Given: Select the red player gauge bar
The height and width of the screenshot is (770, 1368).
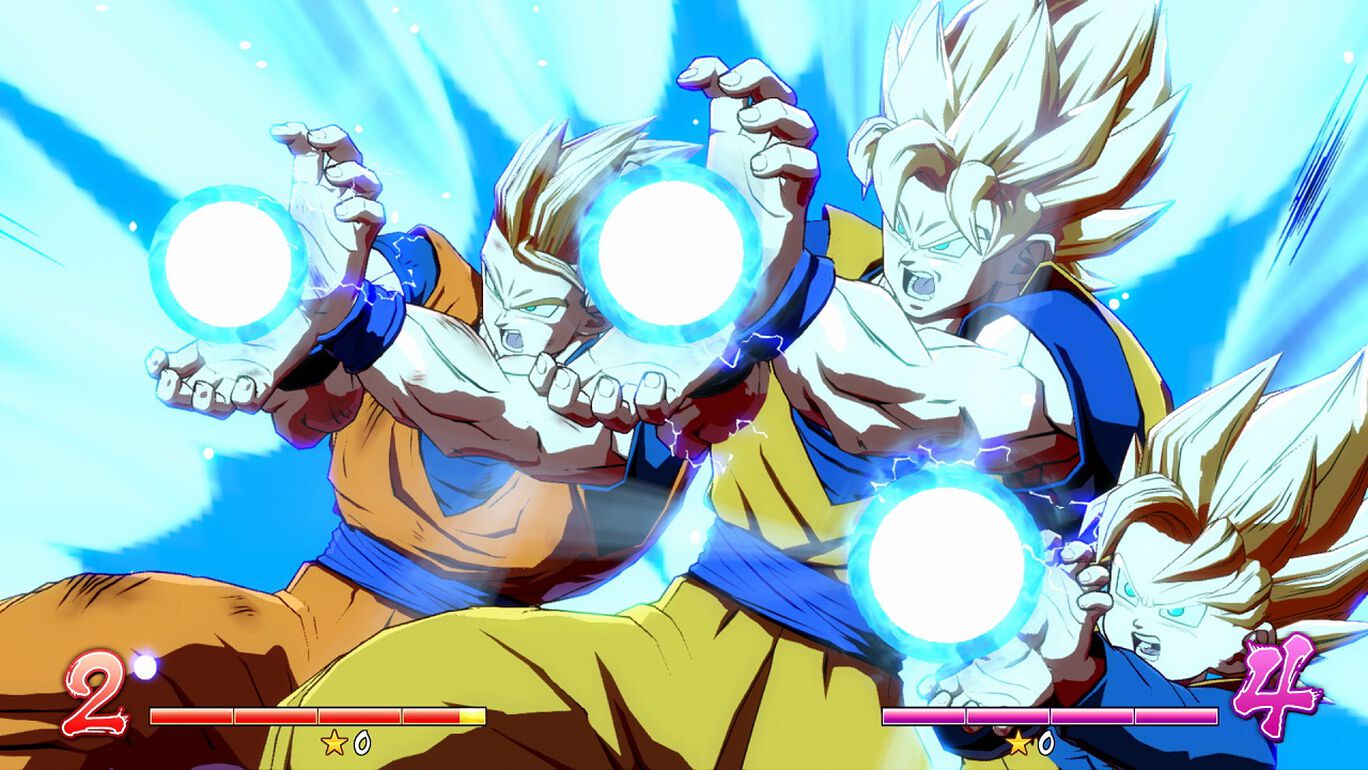Looking at the screenshot, I should click(x=317, y=716).
